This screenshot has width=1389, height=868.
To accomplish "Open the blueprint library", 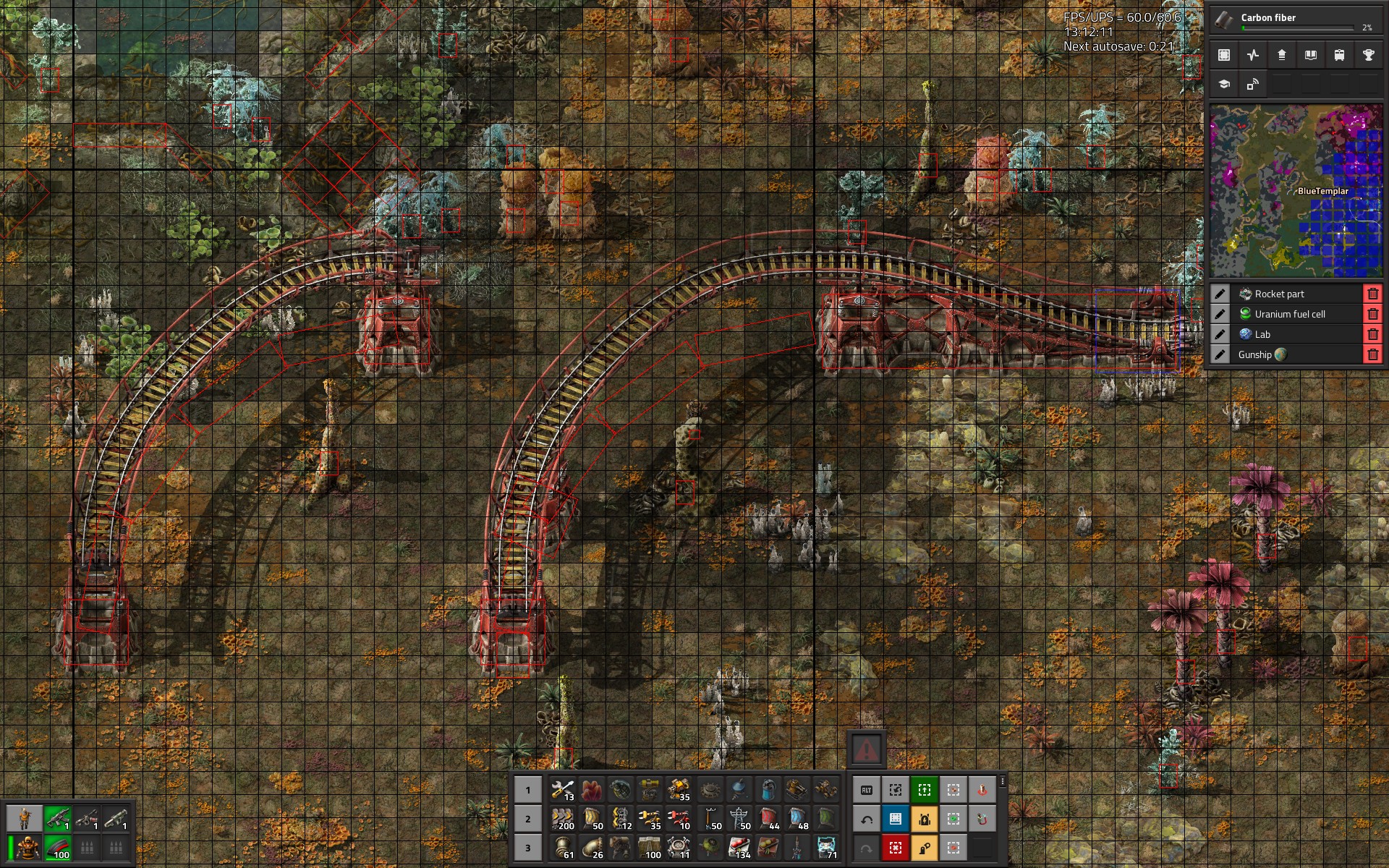I will click(1224, 55).
